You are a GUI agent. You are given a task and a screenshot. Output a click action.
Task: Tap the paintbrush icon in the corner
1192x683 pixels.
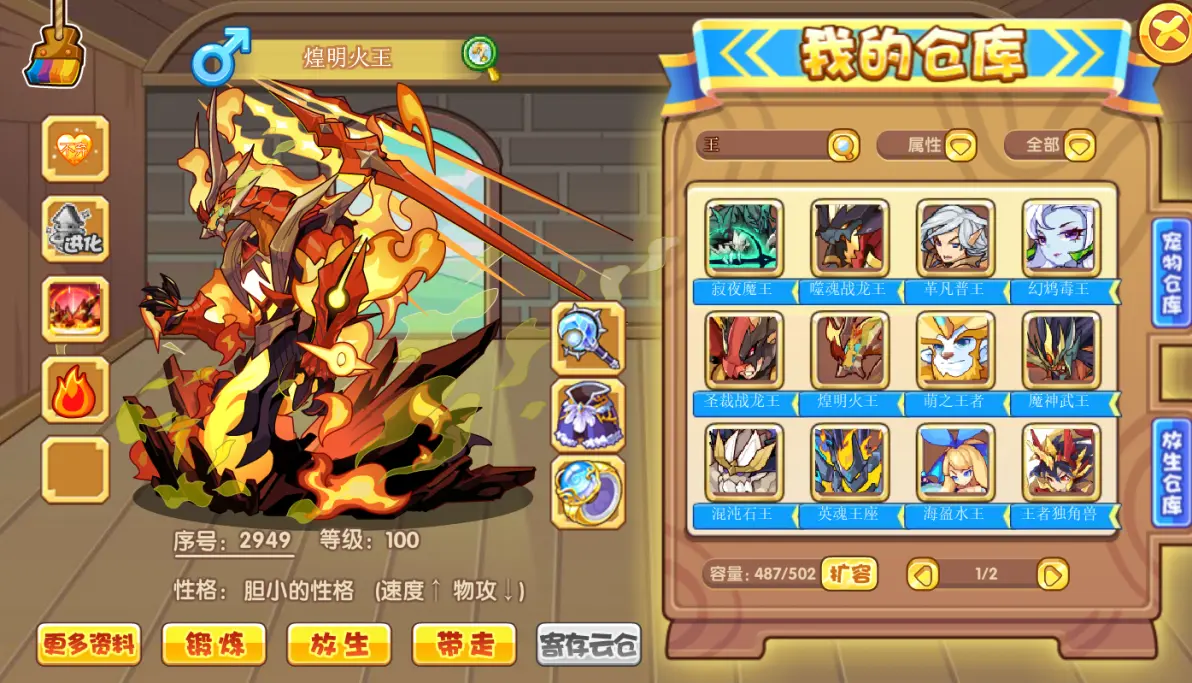tap(54, 50)
